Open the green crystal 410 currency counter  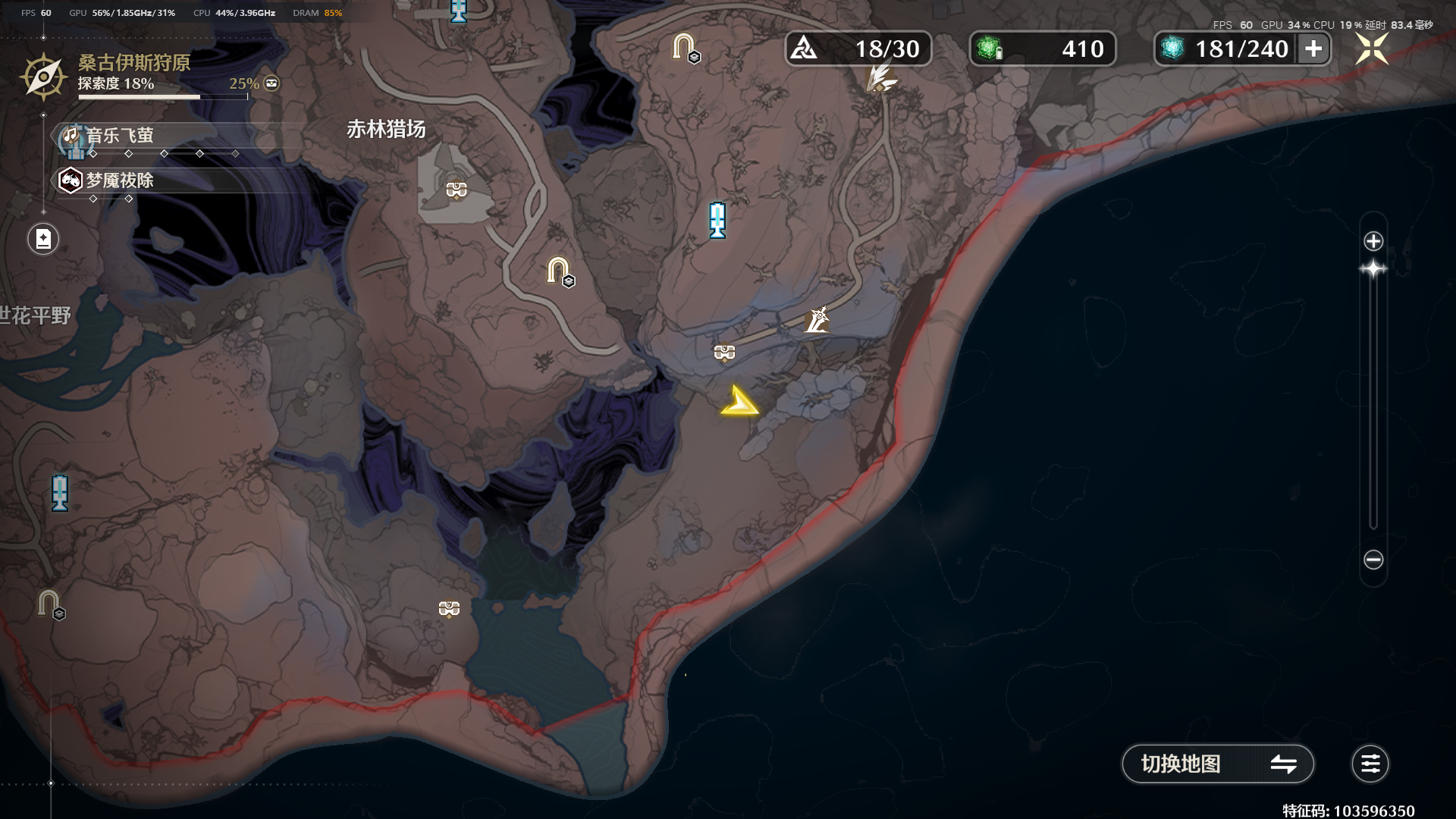tap(1042, 49)
